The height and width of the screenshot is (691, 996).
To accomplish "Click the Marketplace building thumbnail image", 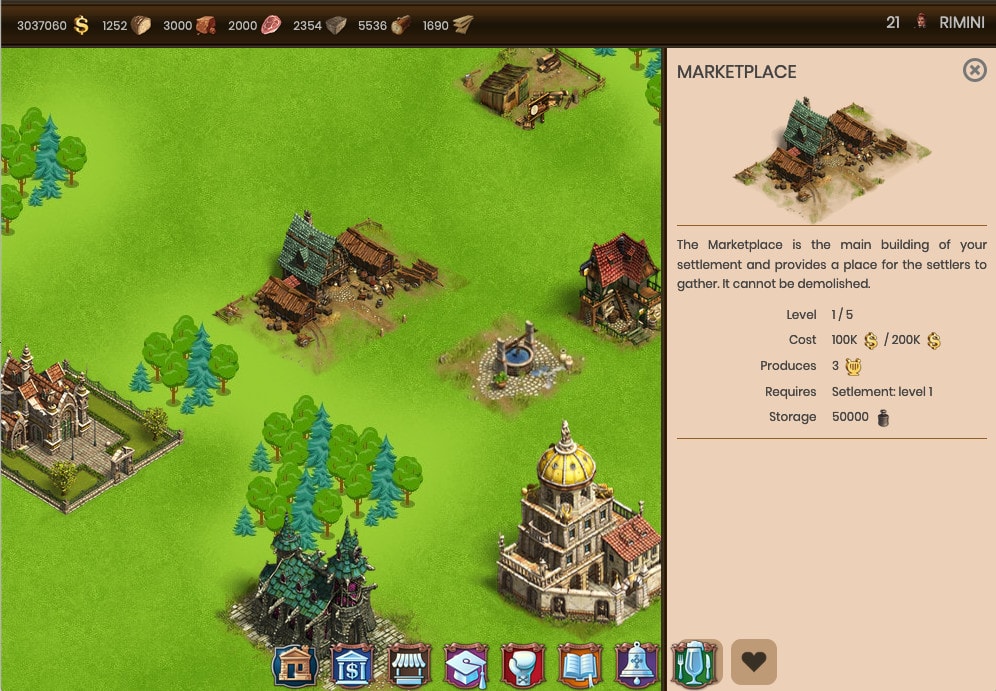I will tap(831, 155).
